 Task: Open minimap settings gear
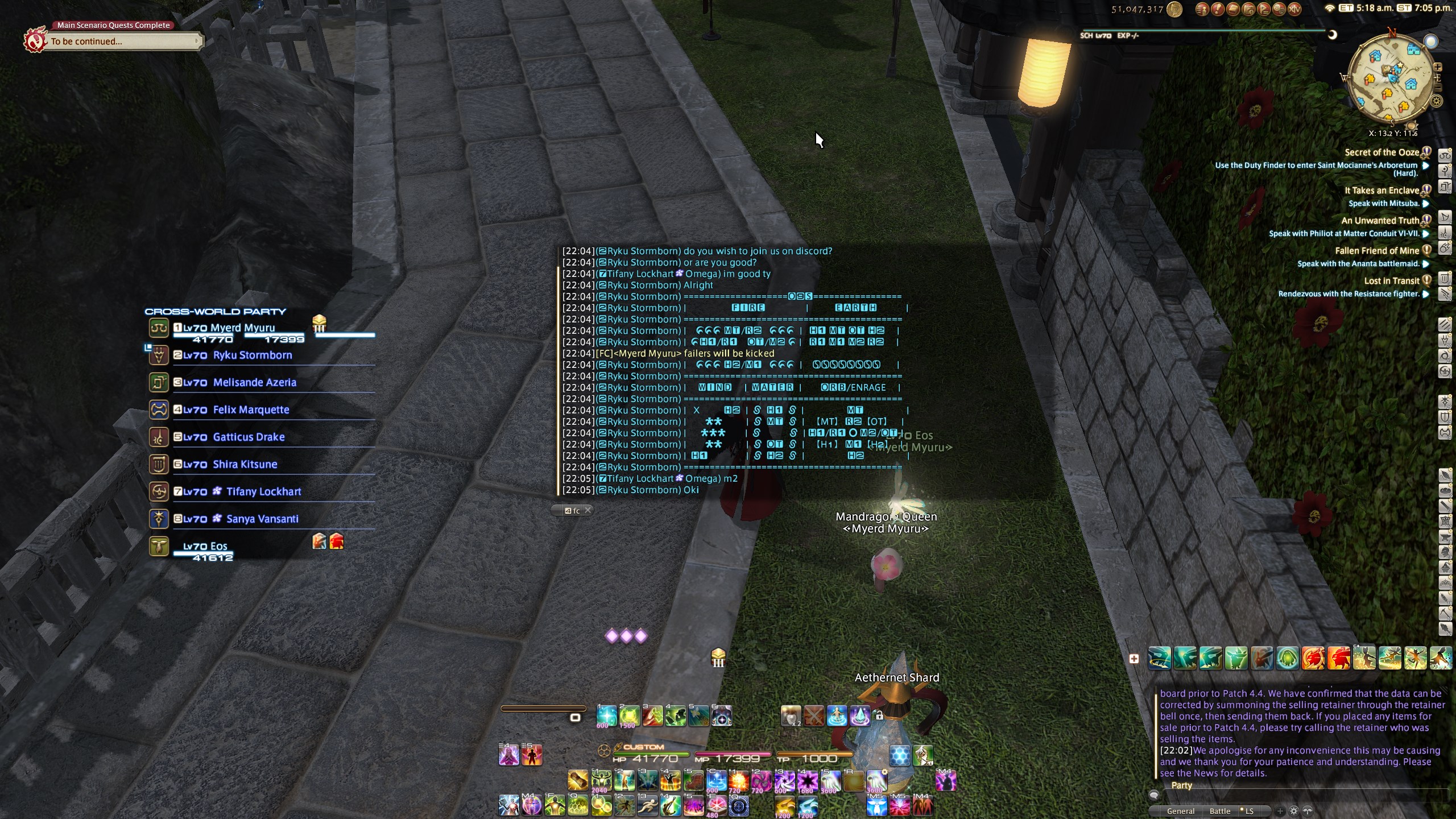pos(1437,101)
